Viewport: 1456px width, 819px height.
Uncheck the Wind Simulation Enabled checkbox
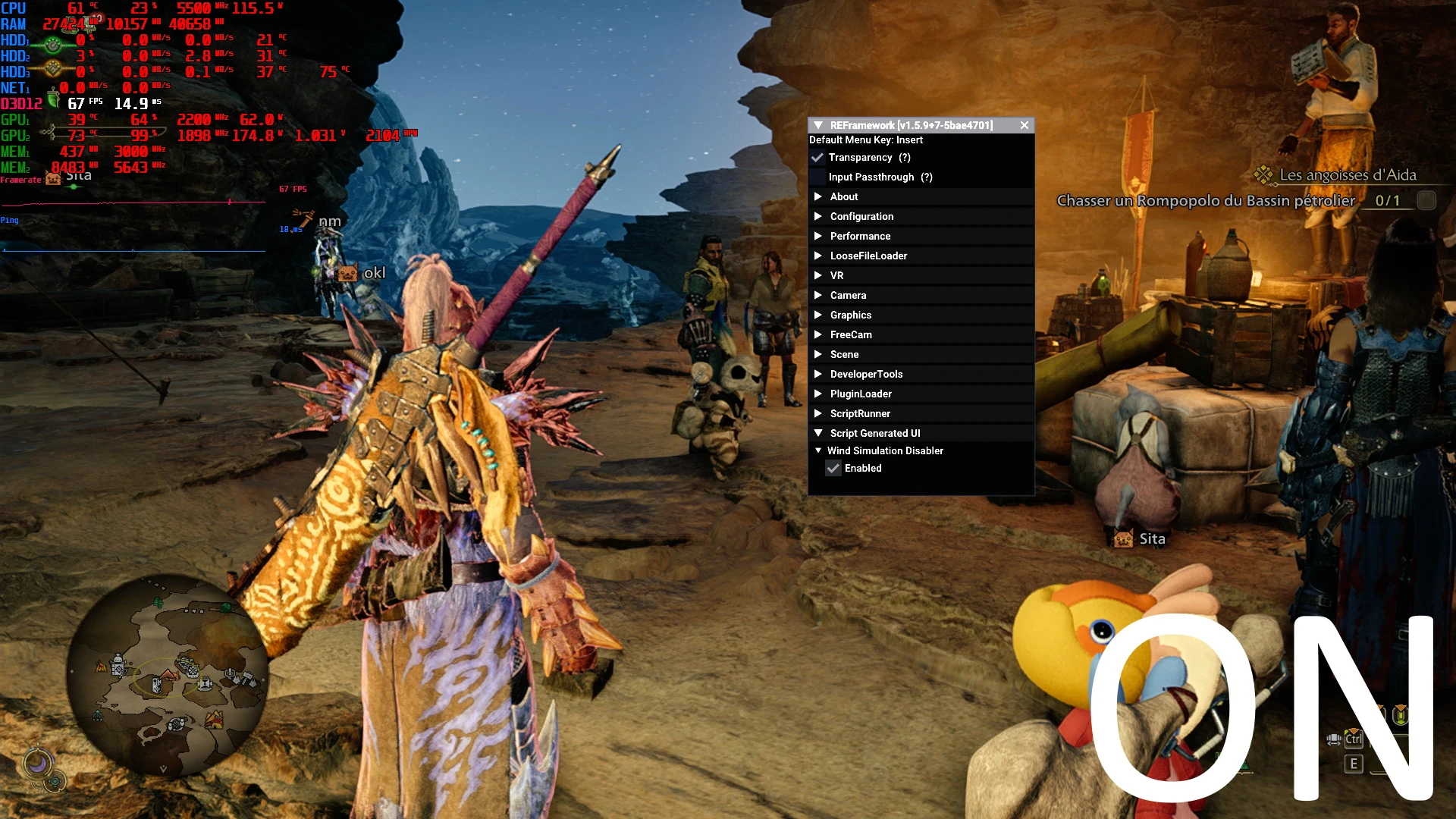[x=833, y=469]
